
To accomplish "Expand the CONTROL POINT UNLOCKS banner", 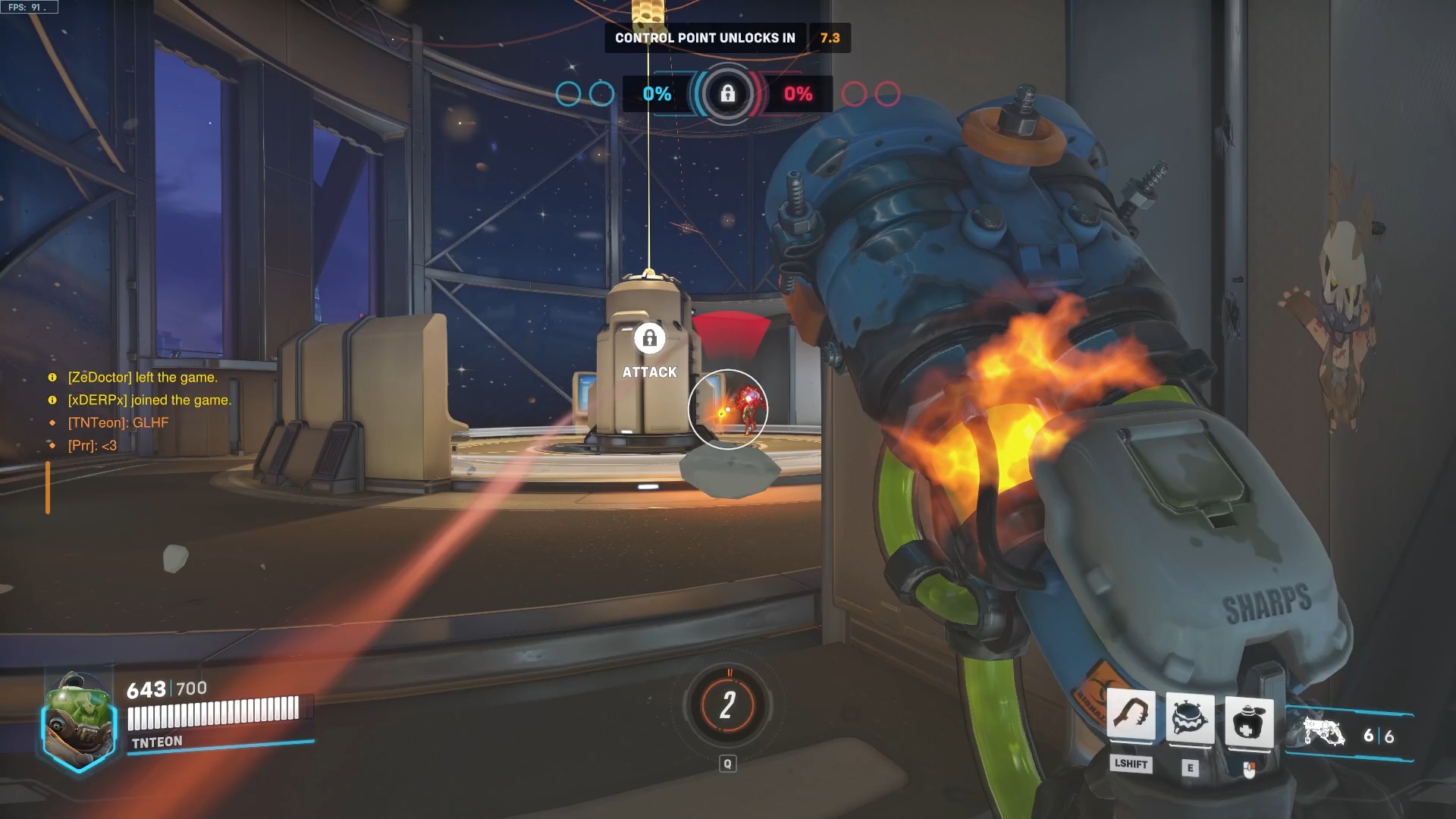I will (704, 37).
